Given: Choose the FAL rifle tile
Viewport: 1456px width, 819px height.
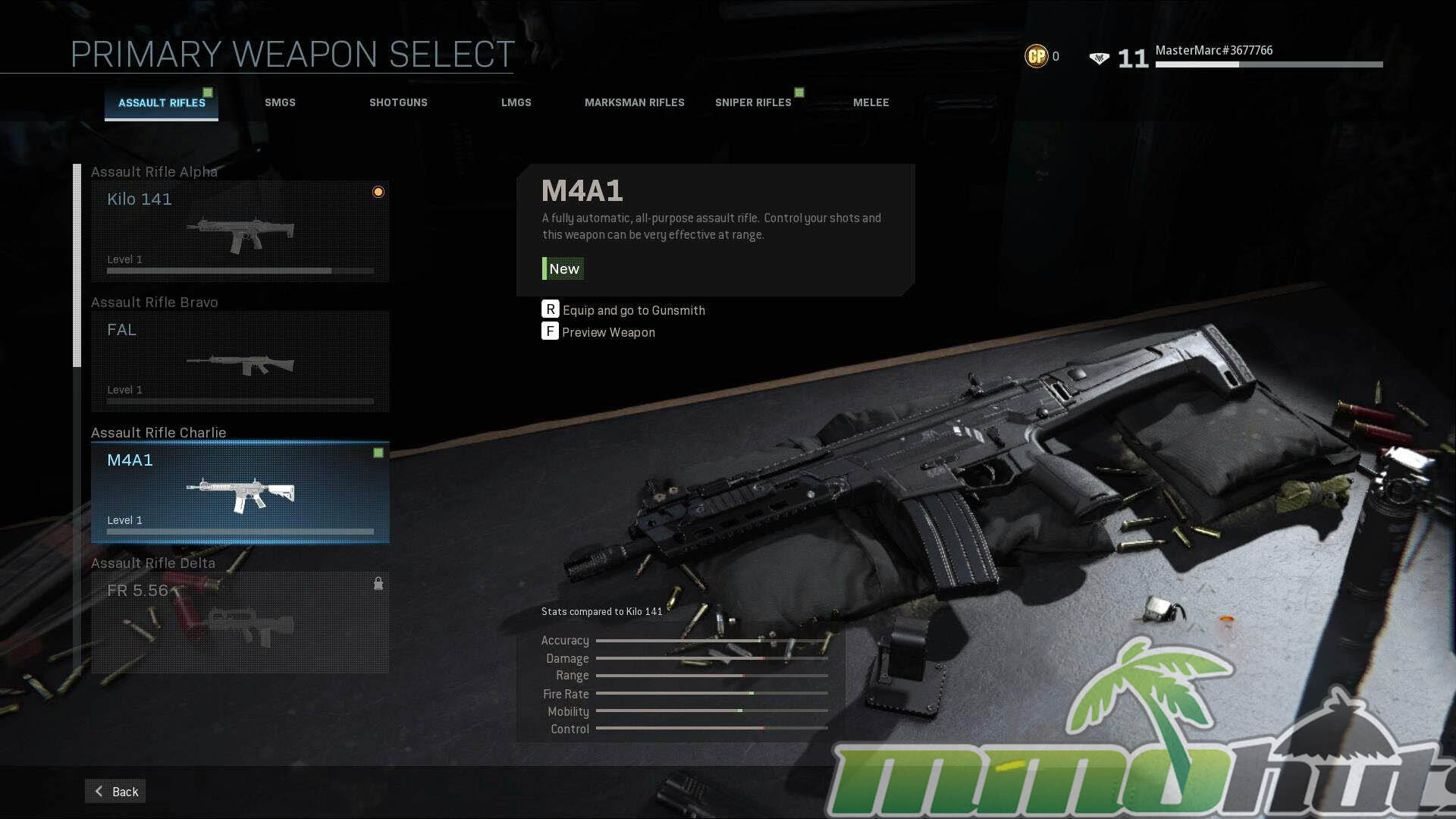Looking at the screenshot, I should coord(240,362).
